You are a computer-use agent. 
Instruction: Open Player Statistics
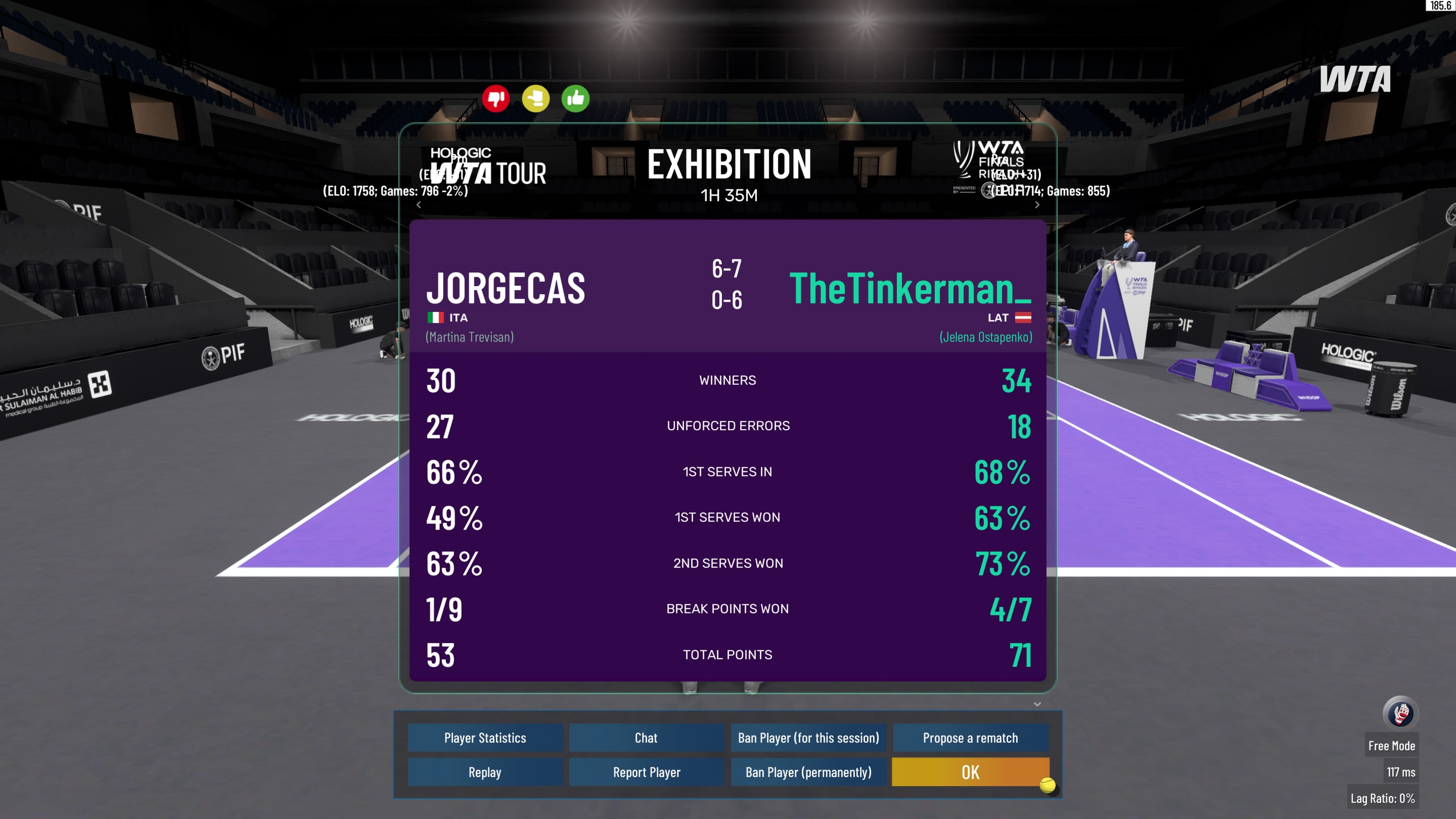tap(485, 737)
